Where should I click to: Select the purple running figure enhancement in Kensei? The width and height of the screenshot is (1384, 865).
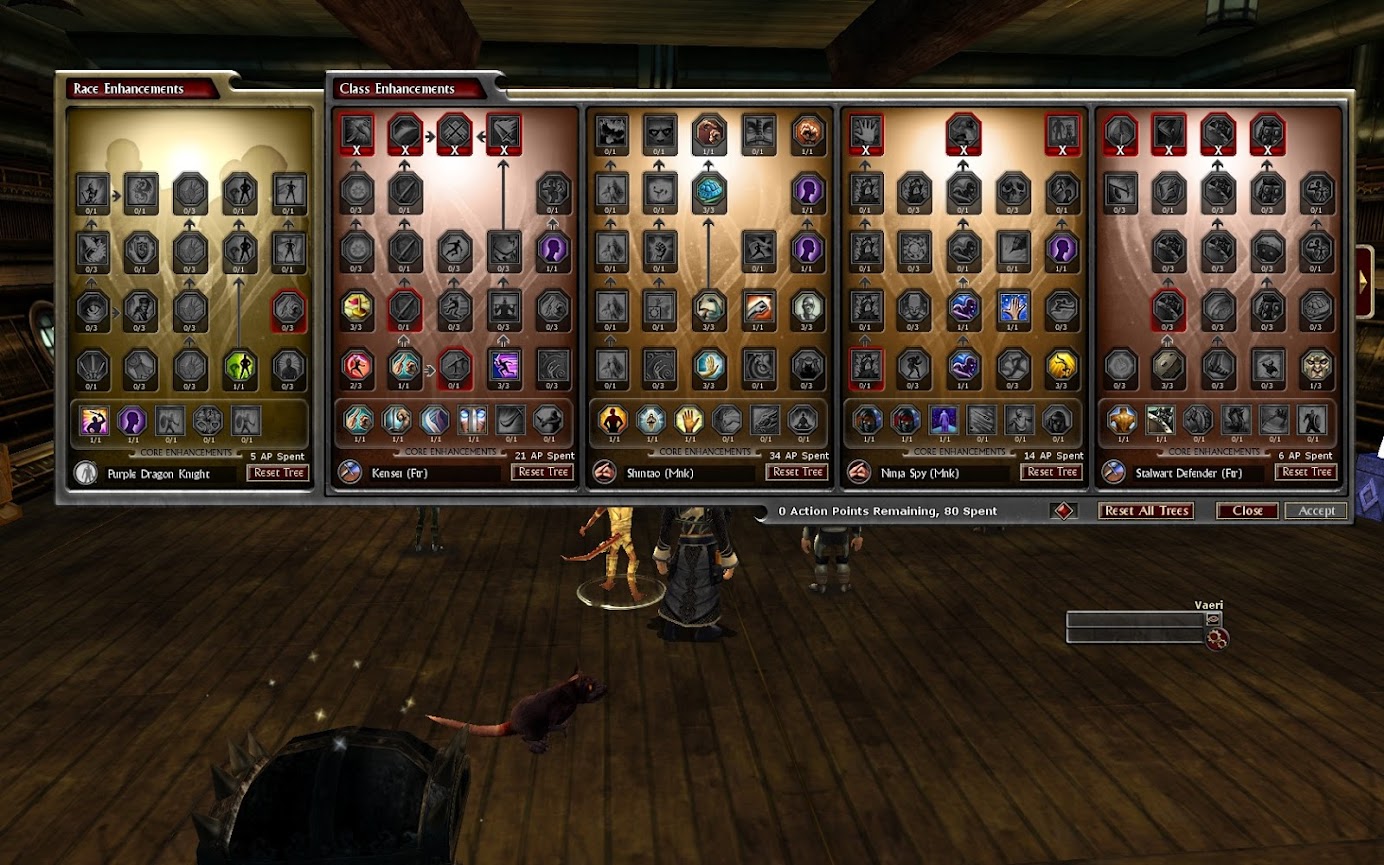504,366
